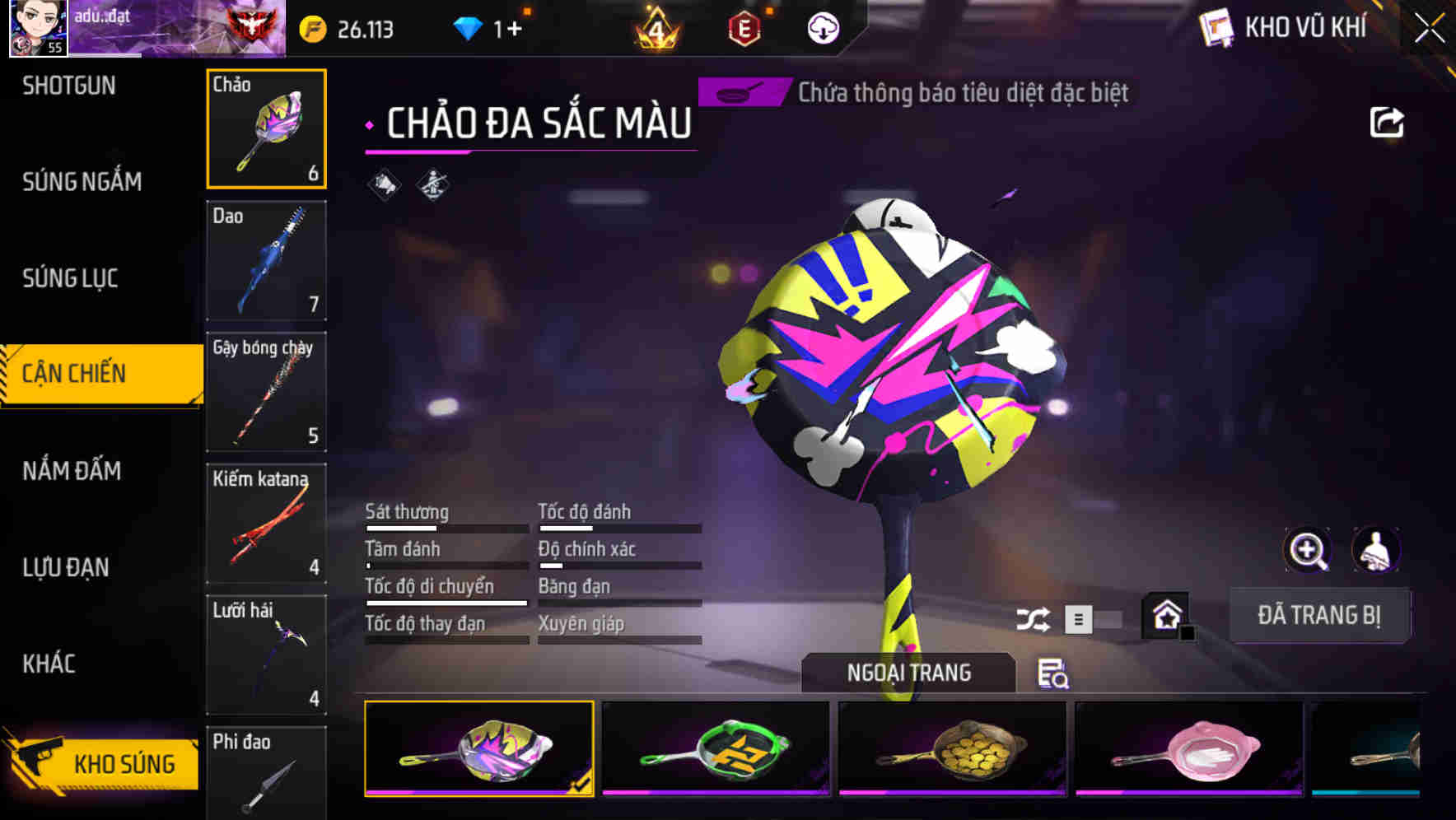Click the home with star icon

tap(1166, 613)
